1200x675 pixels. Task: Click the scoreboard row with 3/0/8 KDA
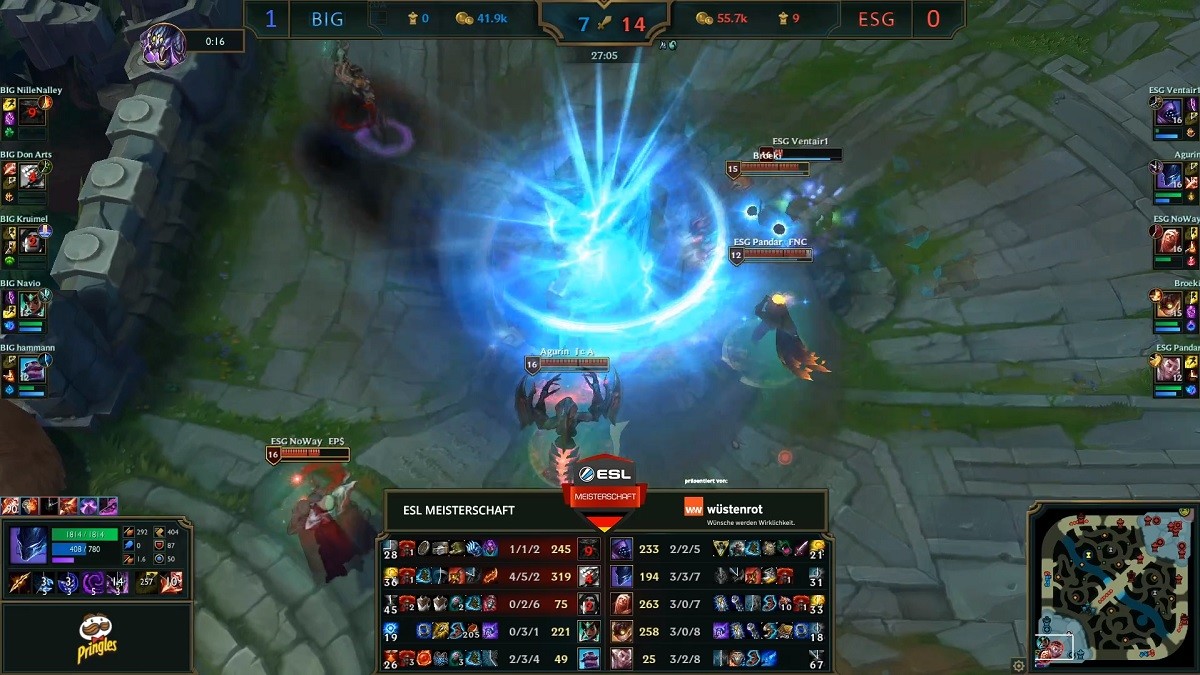click(717, 631)
